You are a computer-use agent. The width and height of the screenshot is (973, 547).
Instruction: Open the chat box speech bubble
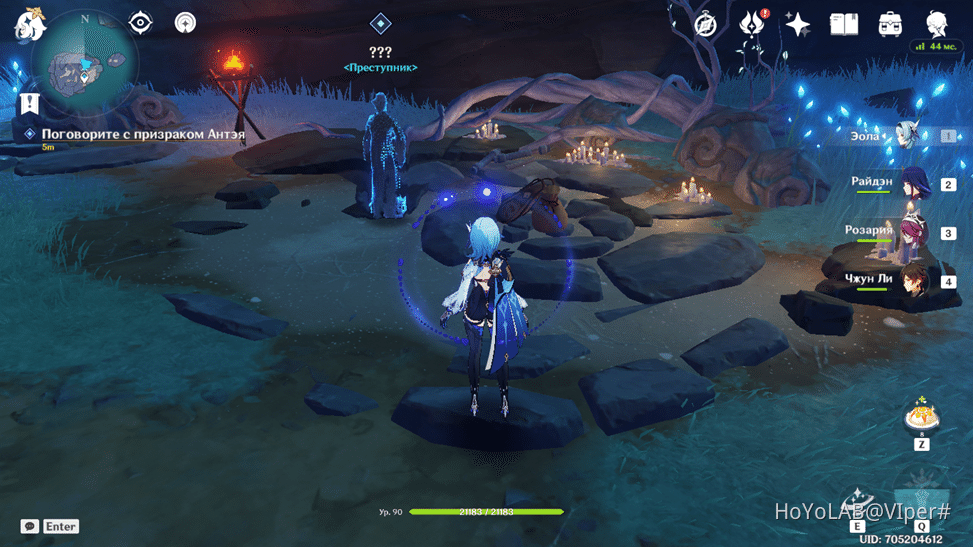pyautogui.click(x=30, y=526)
